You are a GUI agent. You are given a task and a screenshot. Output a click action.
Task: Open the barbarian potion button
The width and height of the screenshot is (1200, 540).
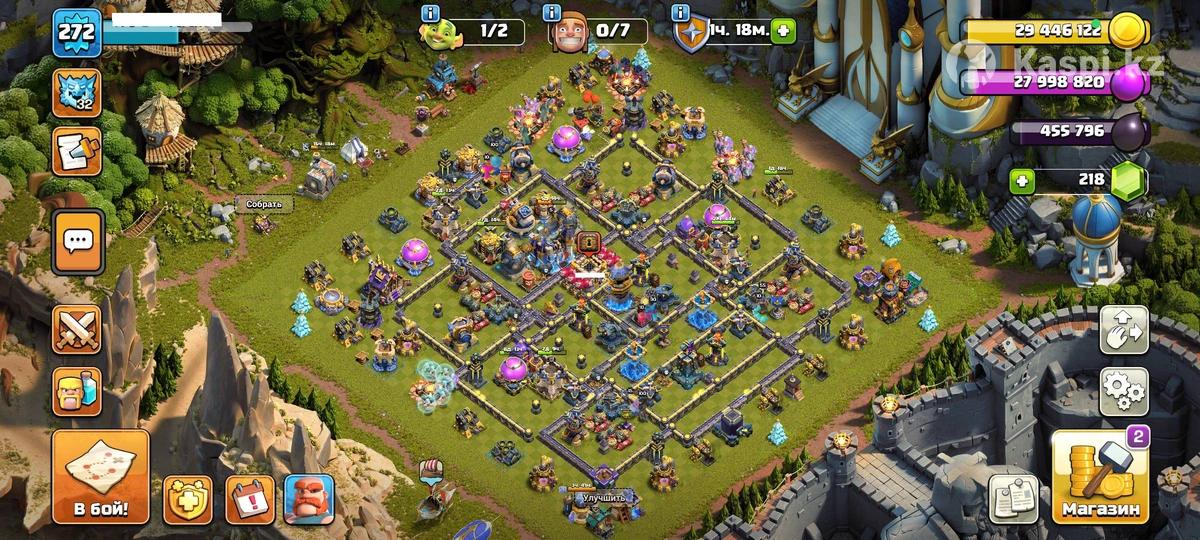coord(78,390)
